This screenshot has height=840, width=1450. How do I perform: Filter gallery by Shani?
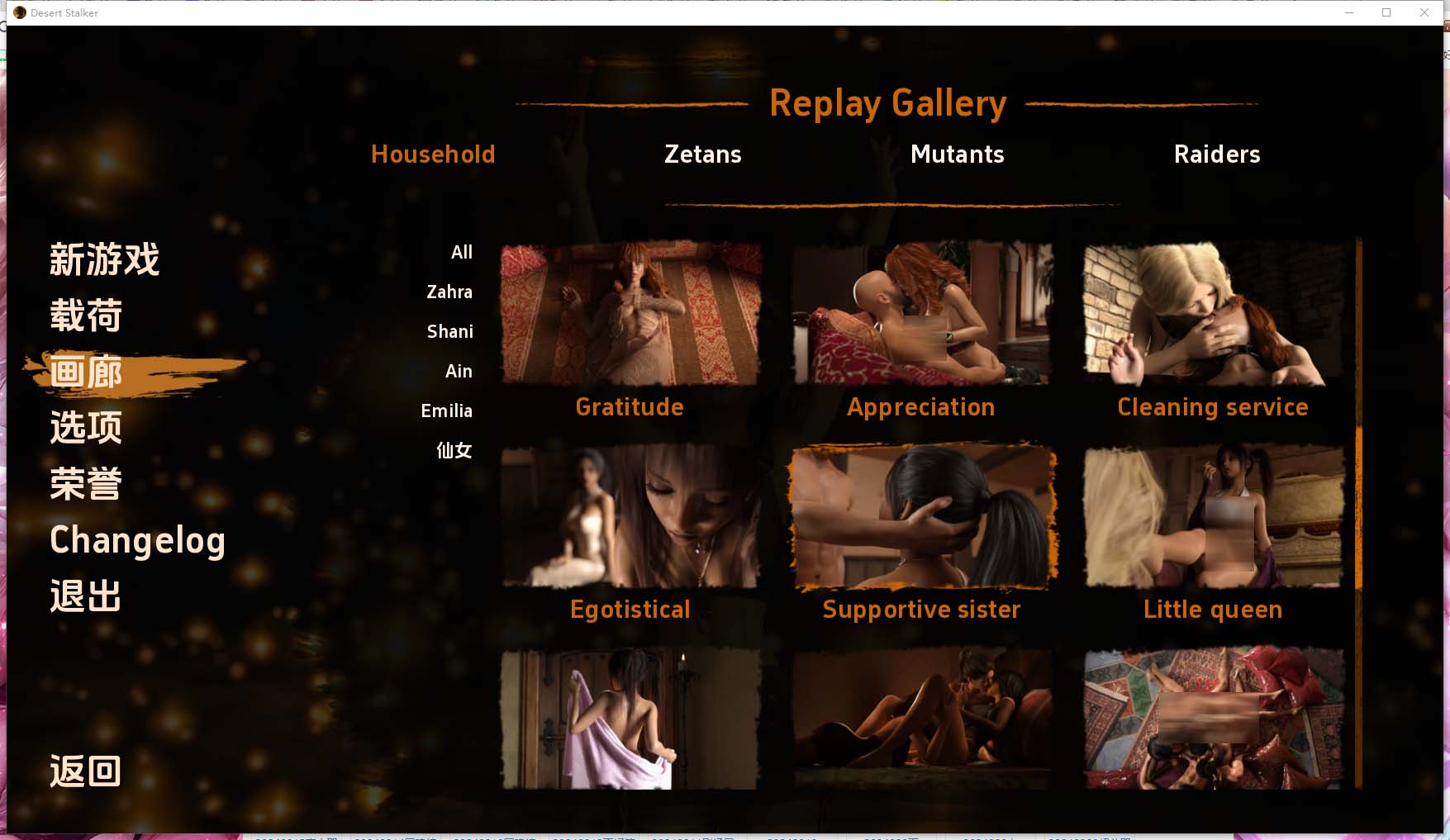[450, 332]
